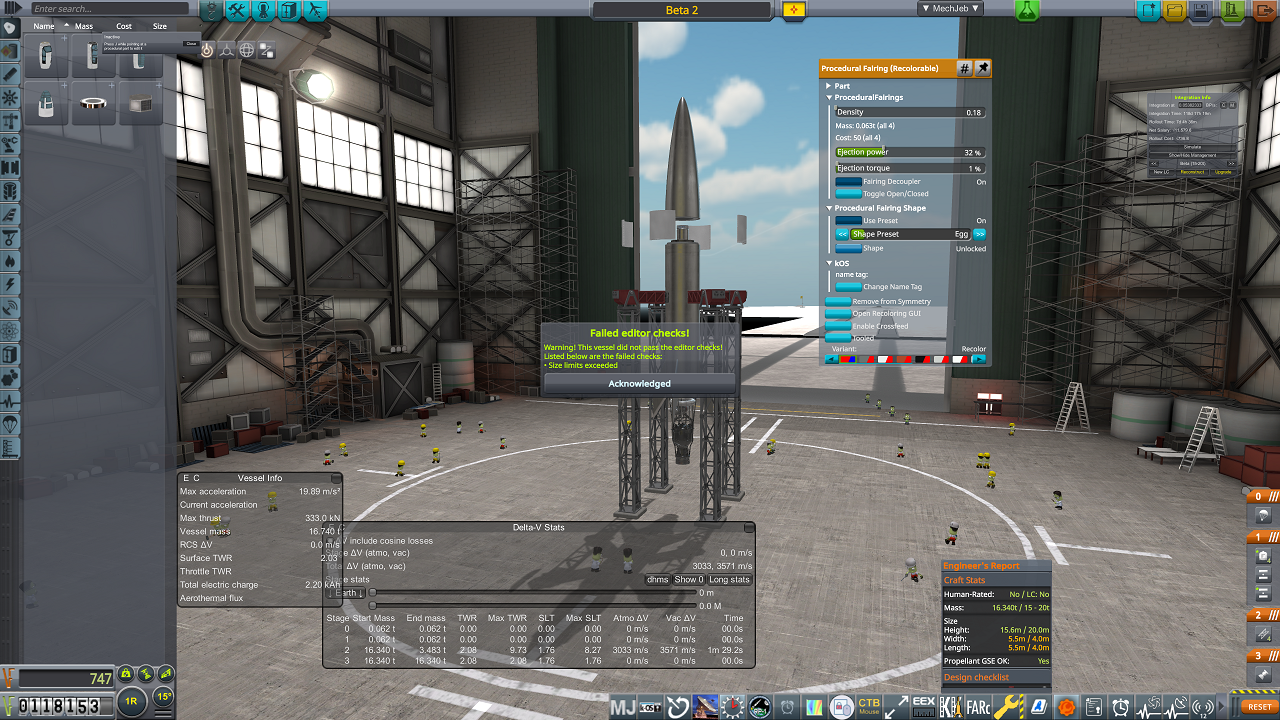Enable Crossfeed in the fairing panel
Viewport: 1280px width, 720px height.
tap(838, 326)
